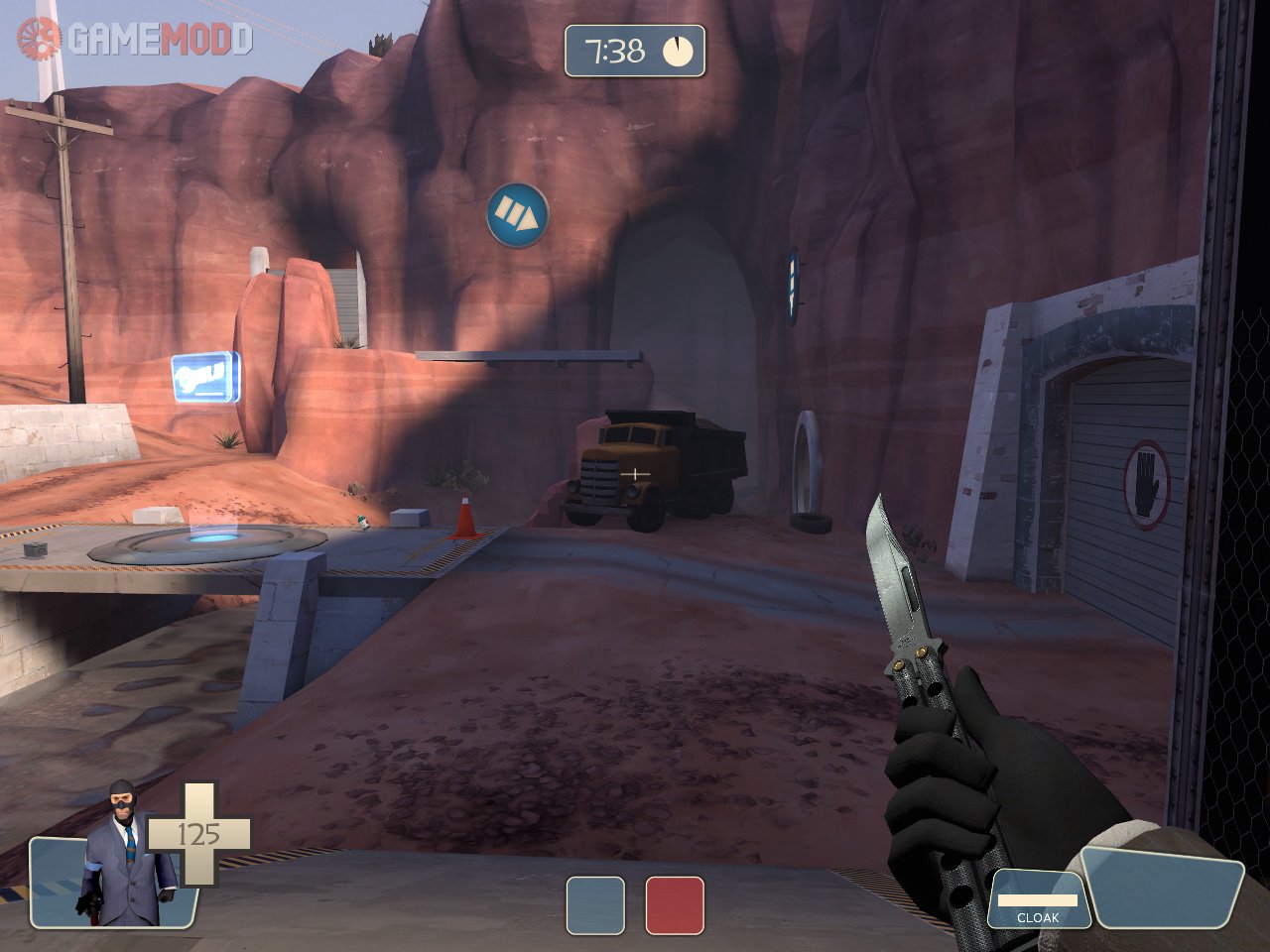Select the Spy class portrait
This screenshot has width=1270, height=952.
pos(126,855)
